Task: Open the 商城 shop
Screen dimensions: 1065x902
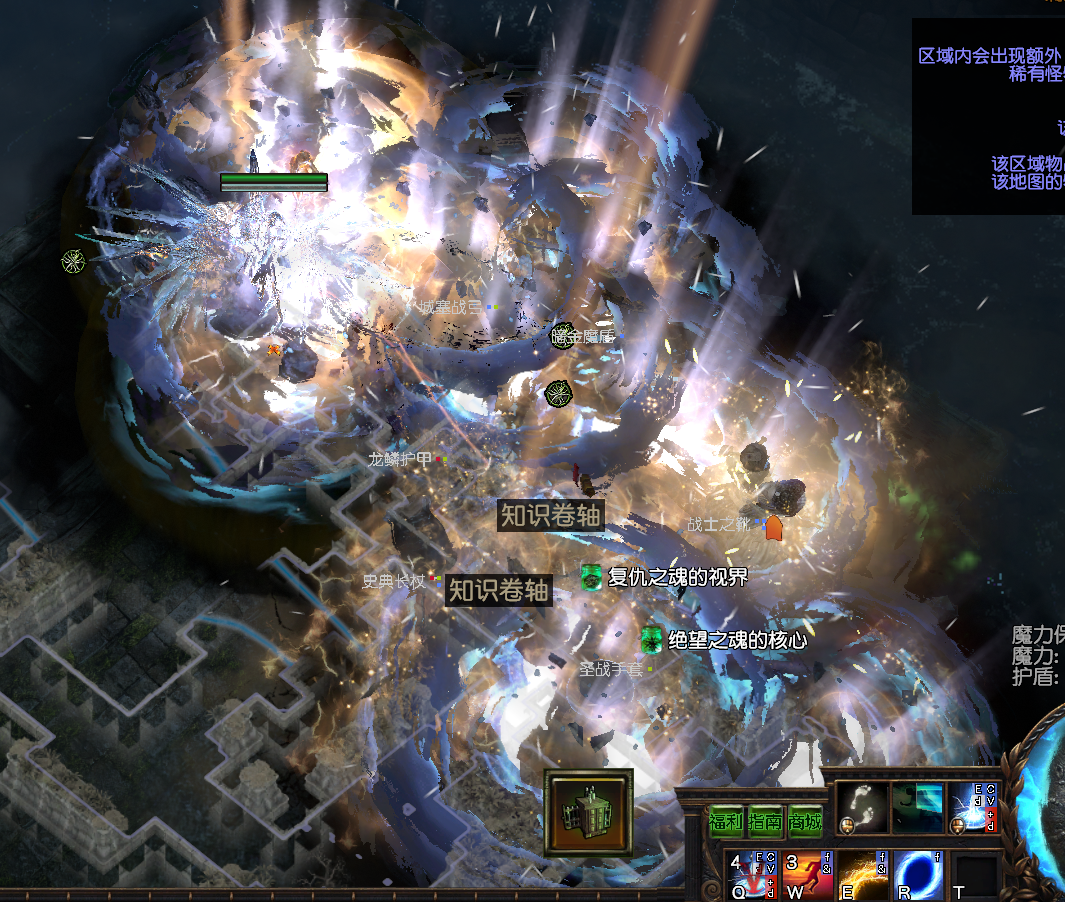Action: pos(804,822)
